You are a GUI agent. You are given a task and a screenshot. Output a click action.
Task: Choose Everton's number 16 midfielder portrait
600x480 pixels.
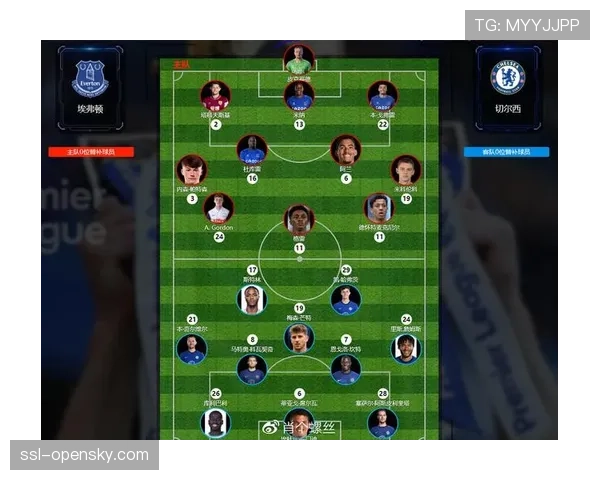click(252, 150)
